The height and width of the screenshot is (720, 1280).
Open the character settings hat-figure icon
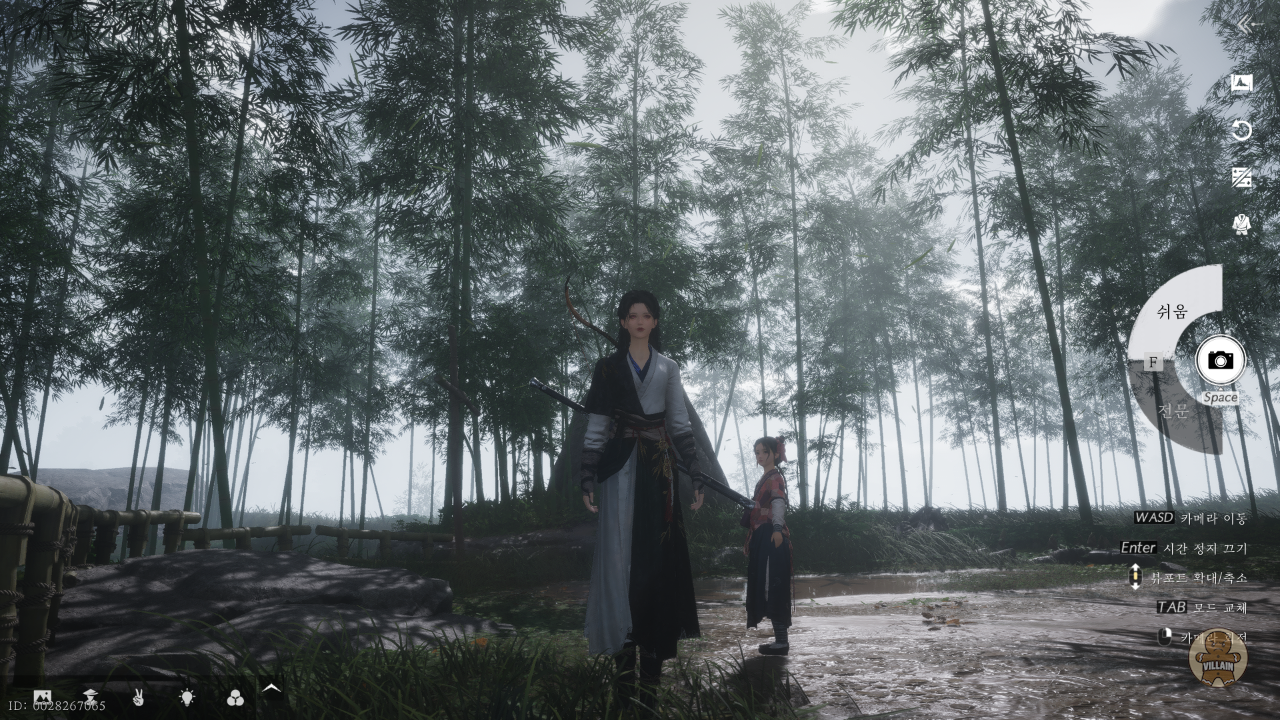pyautogui.click(x=91, y=697)
